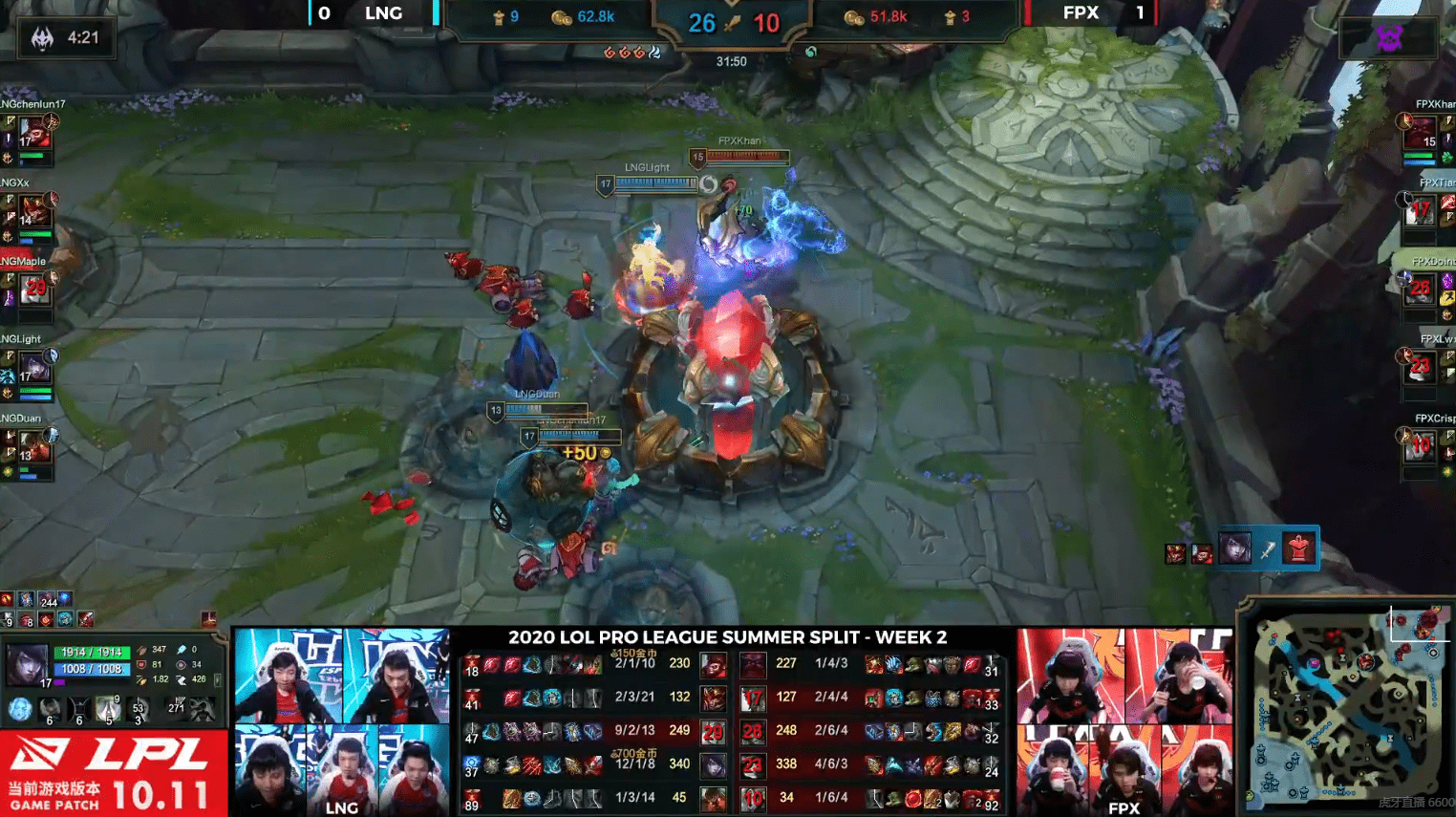Click the inhibitor destroyed kill feed notification
The image size is (1456, 817).
1267,549
